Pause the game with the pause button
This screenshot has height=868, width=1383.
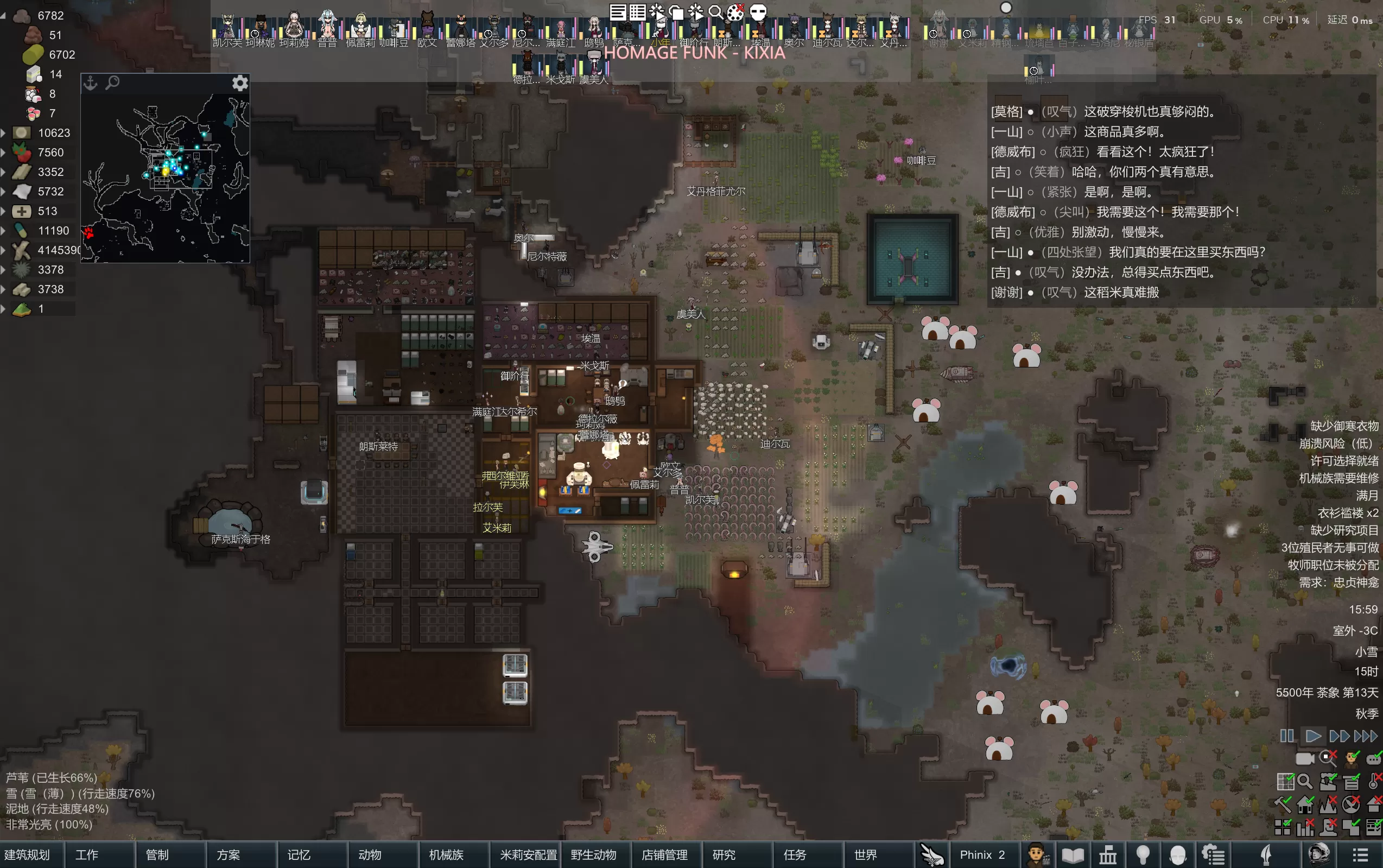coord(1286,736)
